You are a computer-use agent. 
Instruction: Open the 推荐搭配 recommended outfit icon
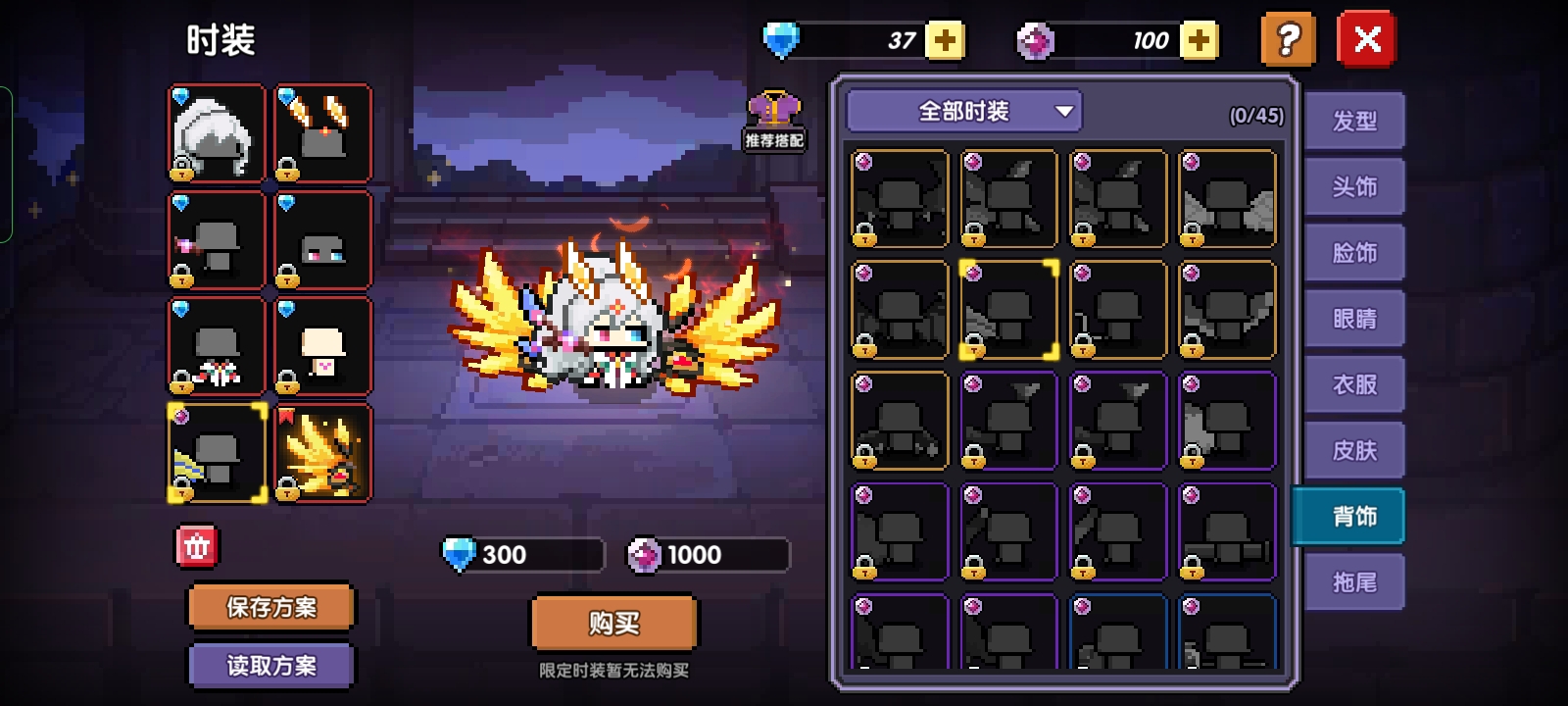point(774,120)
